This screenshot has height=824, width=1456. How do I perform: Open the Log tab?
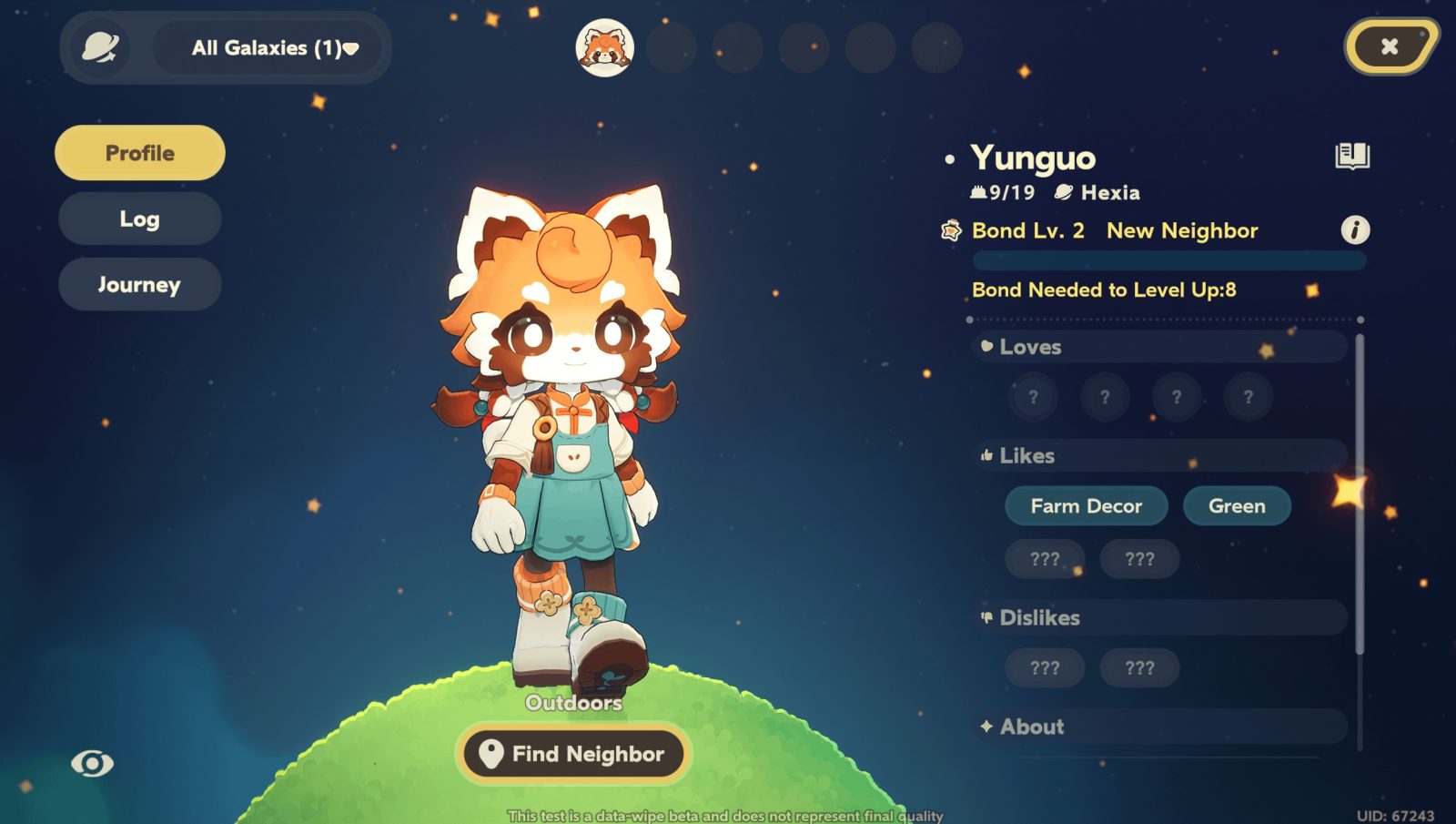pos(140,219)
